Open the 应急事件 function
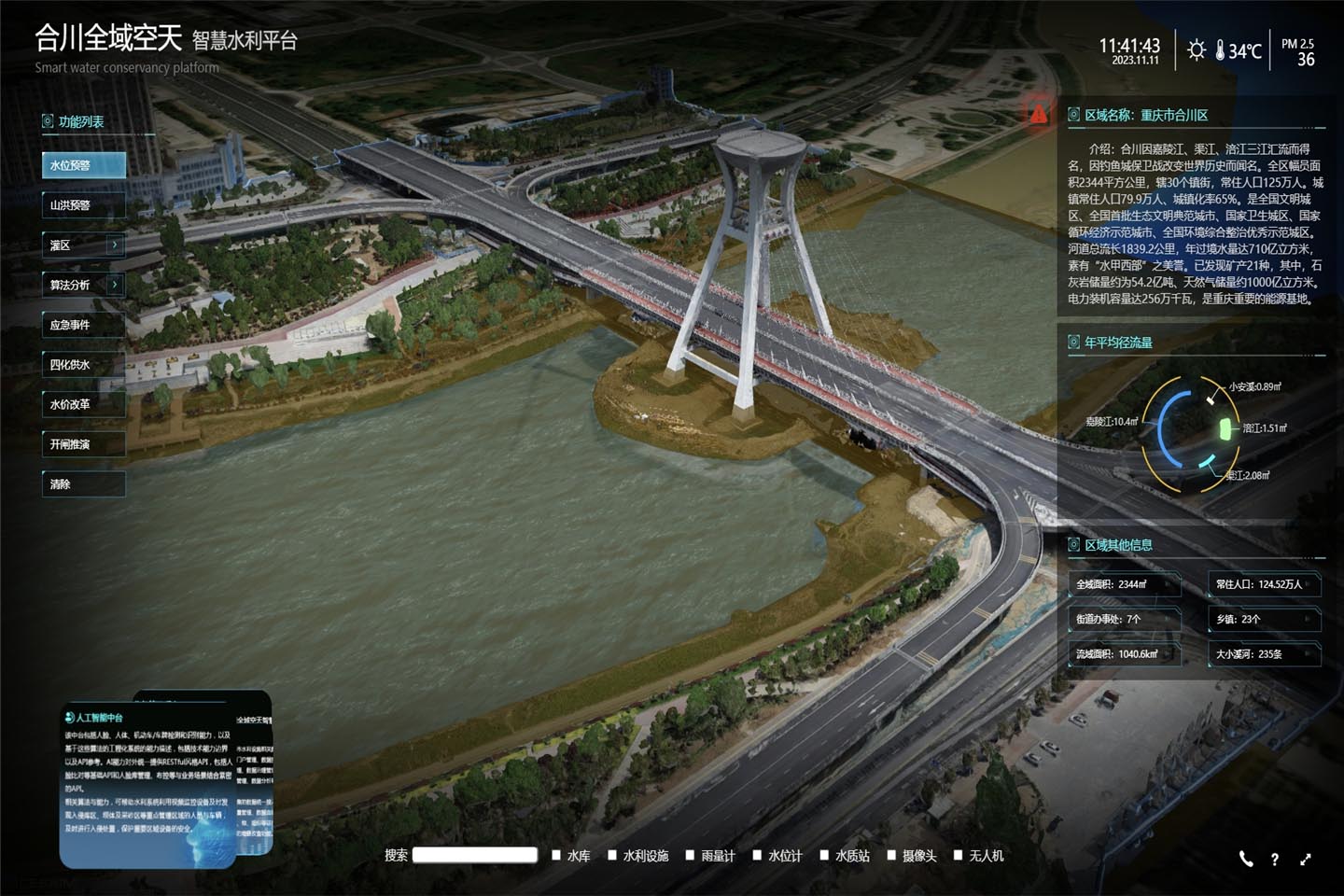Image resolution: width=1344 pixels, height=896 pixels. pyautogui.click(x=83, y=325)
